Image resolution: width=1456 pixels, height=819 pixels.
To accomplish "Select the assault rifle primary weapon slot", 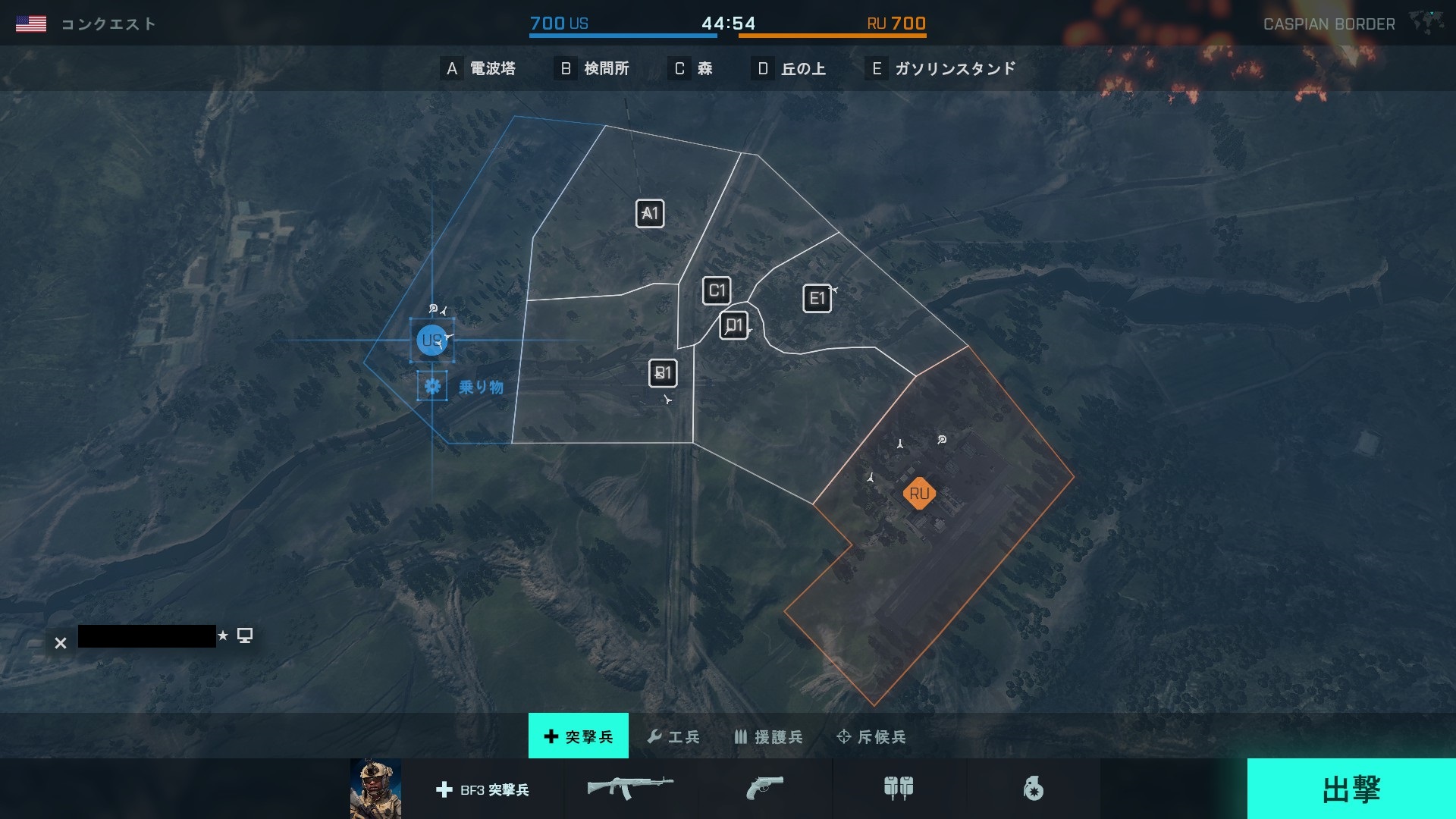I will (630, 788).
